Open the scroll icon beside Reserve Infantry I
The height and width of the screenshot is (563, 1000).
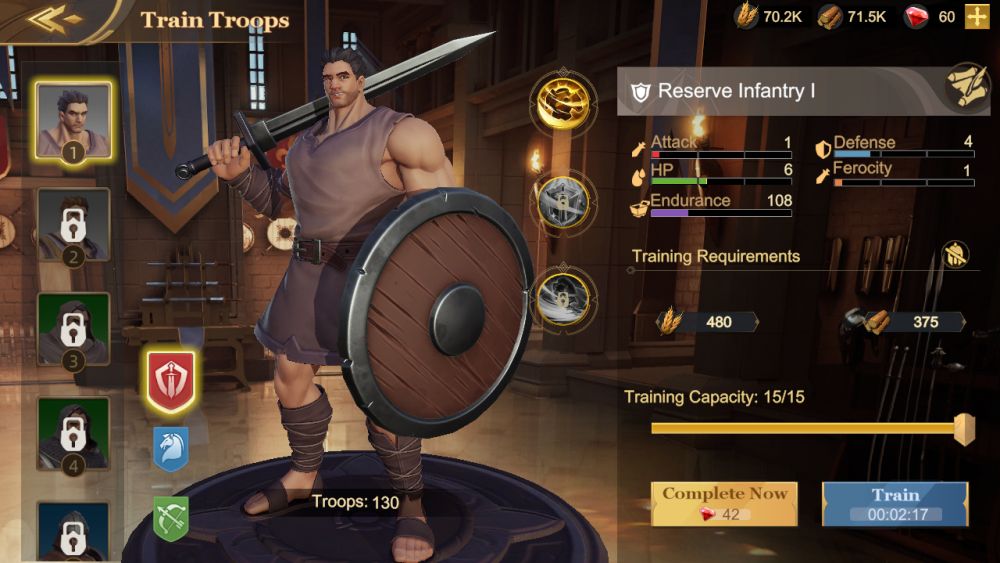(967, 87)
